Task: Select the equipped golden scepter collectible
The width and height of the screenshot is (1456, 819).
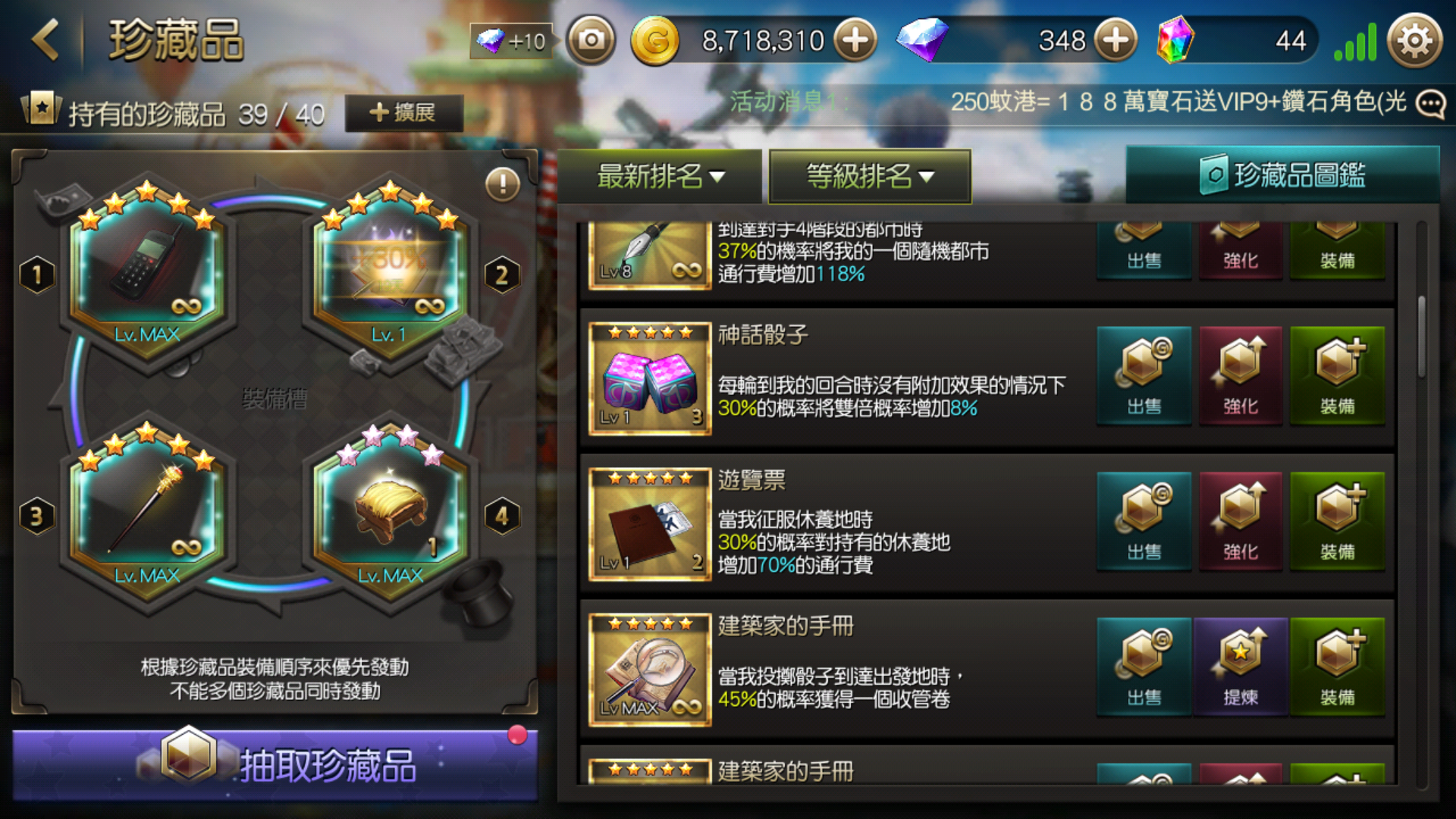Action: [147, 508]
